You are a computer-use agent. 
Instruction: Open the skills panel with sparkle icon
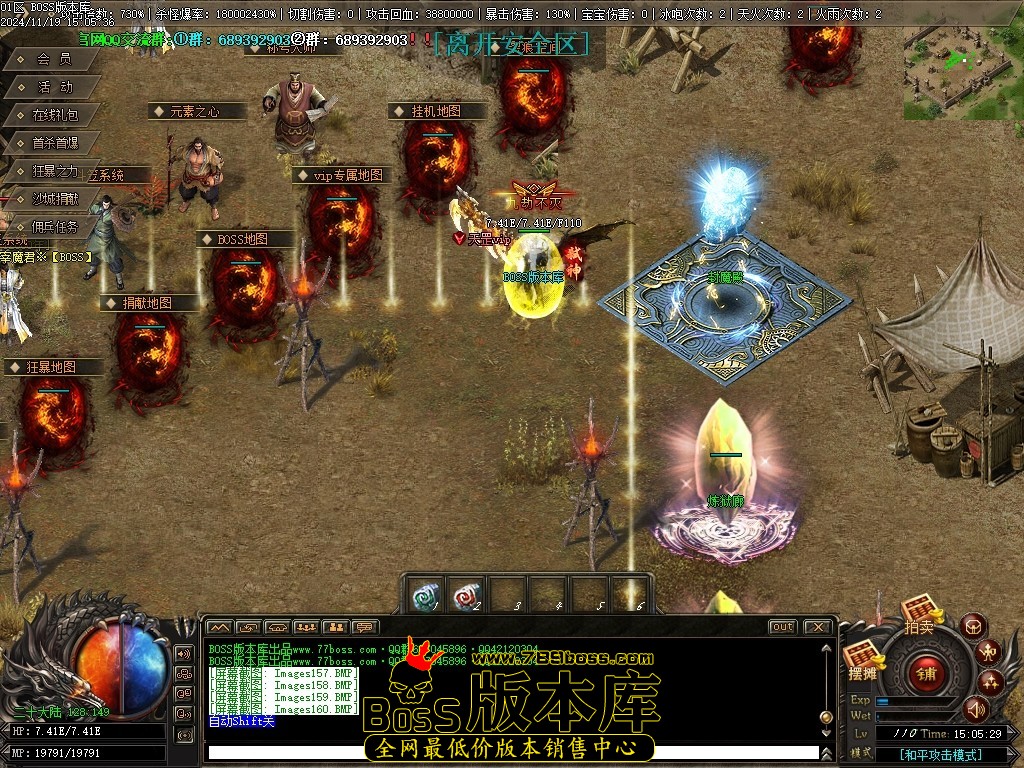[x=991, y=683]
